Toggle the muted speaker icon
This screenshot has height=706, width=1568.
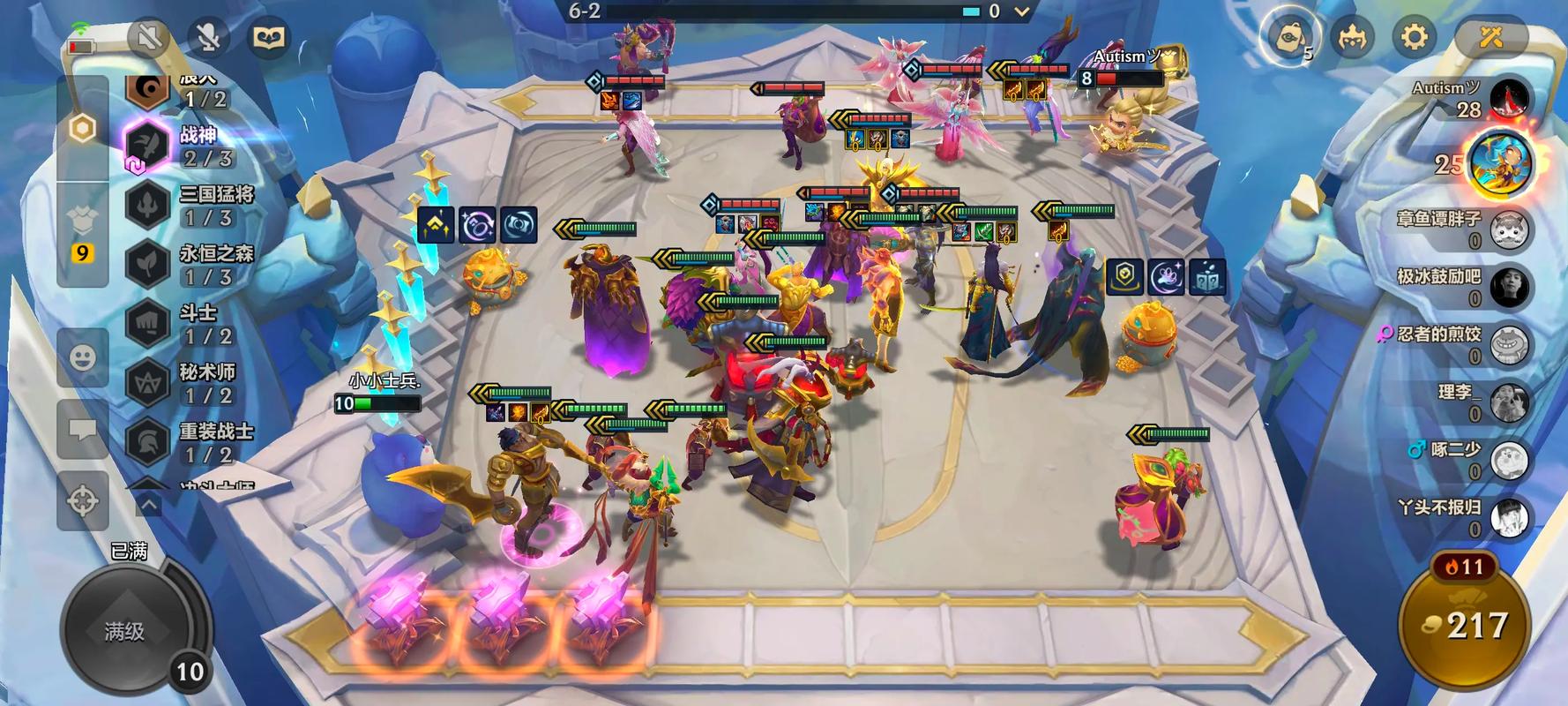click(x=148, y=37)
